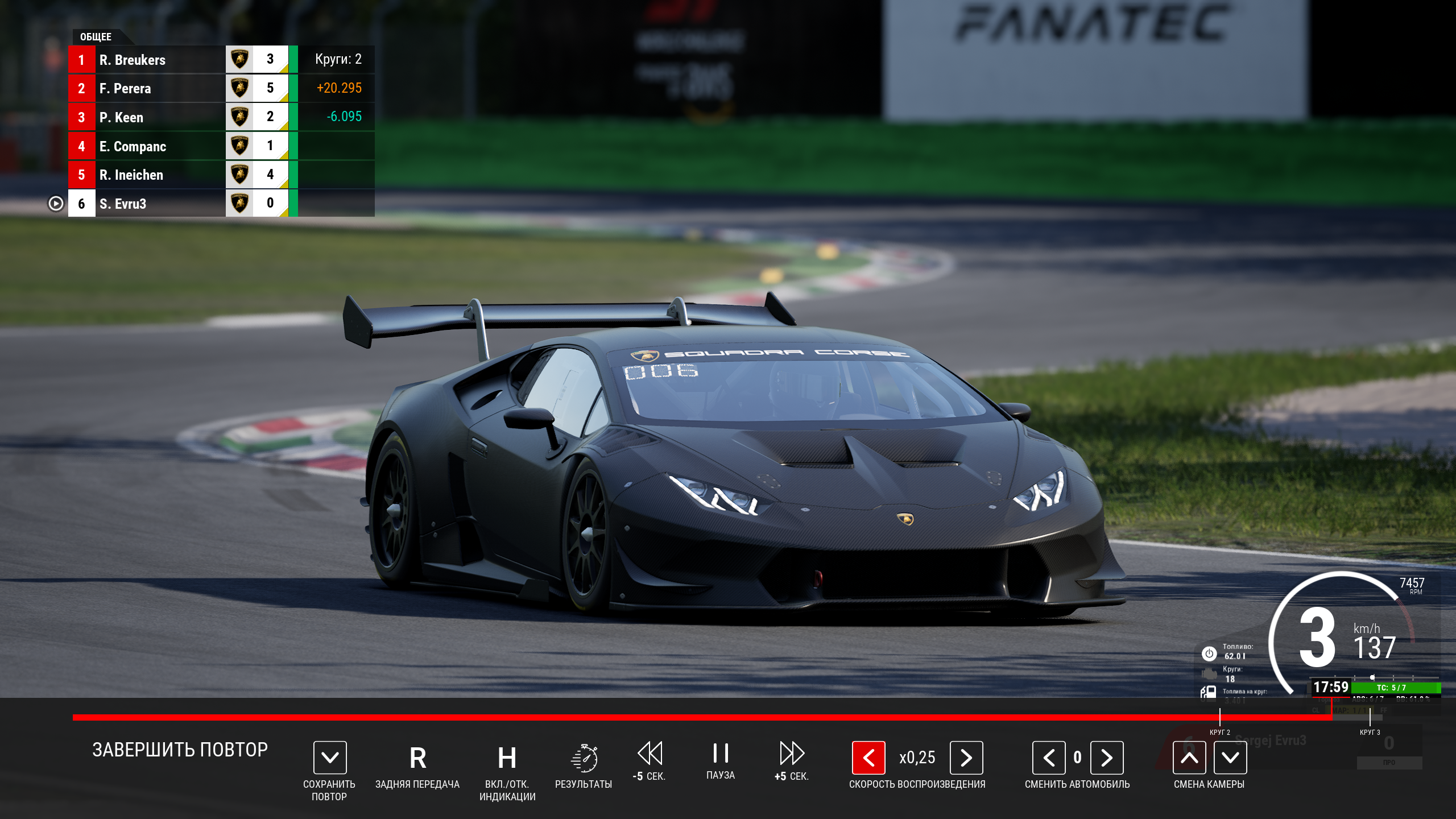End the replay with ЗАВЕРШИТЬ ПОВТОР
1456x819 pixels.
tap(180, 750)
